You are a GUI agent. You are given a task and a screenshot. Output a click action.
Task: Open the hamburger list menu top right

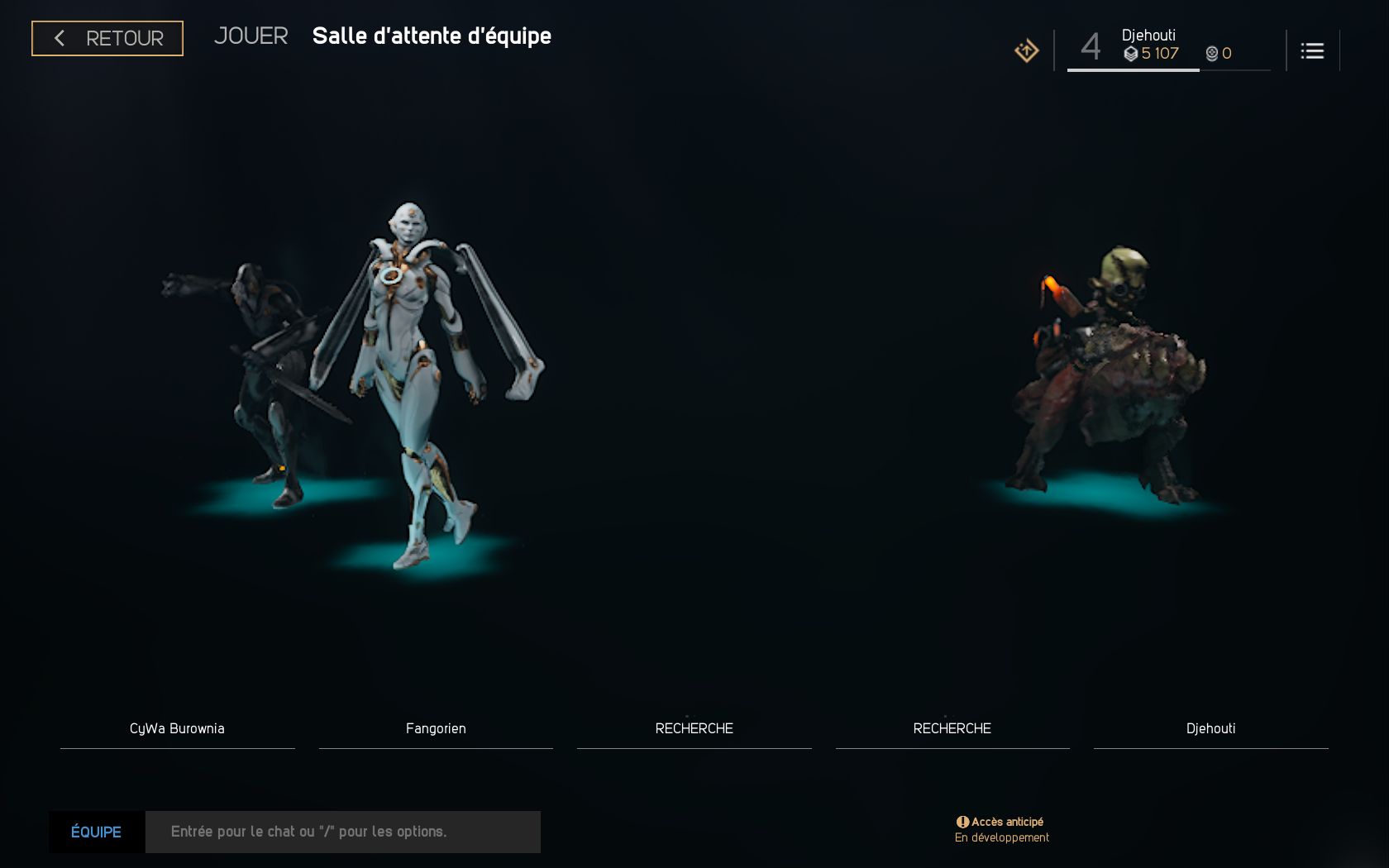coord(1312,50)
